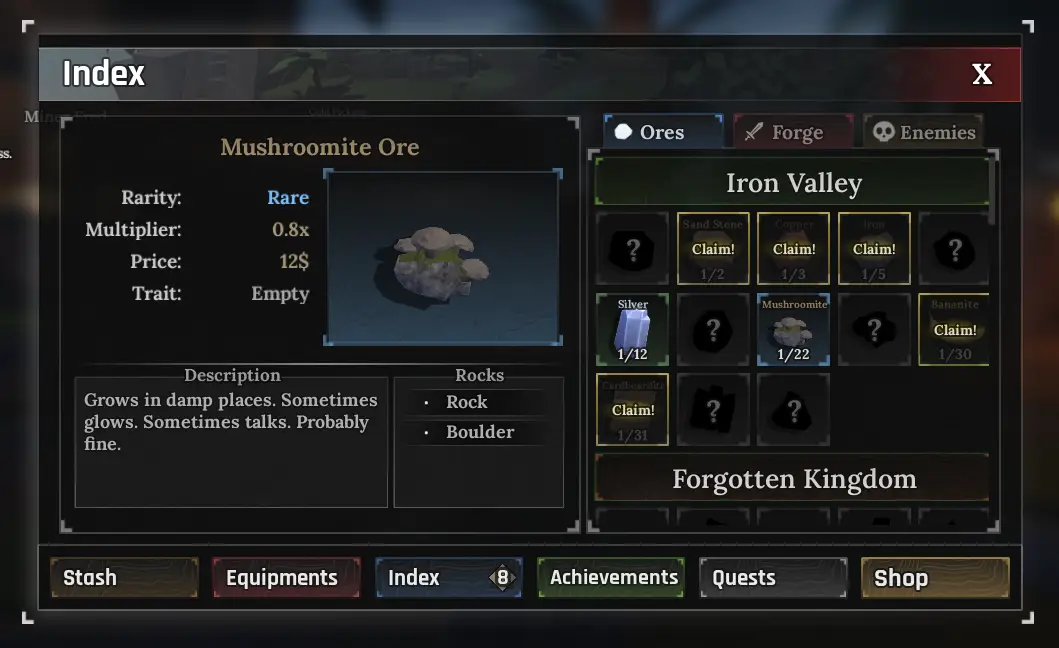This screenshot has height=648, width=1059.
Task: Open the Equipments menu
Action: [x=286, y=578]
